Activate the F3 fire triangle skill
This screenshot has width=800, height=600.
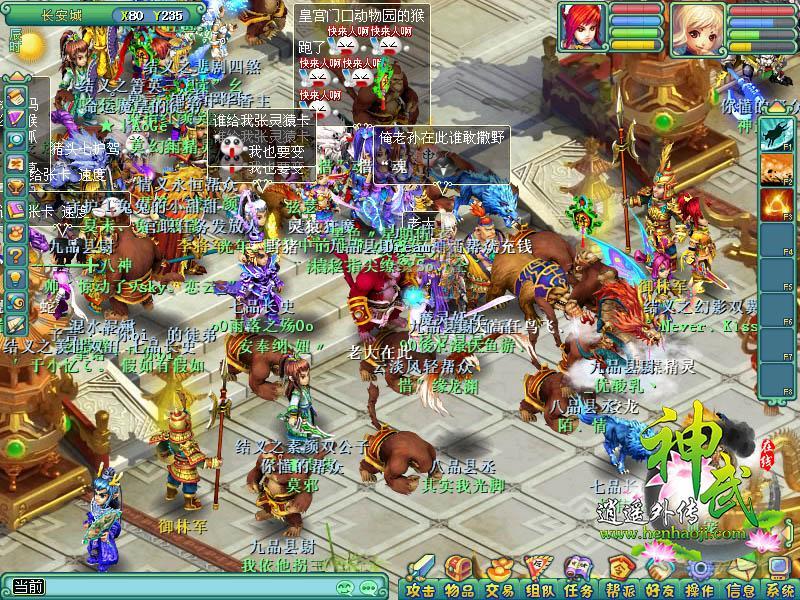coord(775,204)
